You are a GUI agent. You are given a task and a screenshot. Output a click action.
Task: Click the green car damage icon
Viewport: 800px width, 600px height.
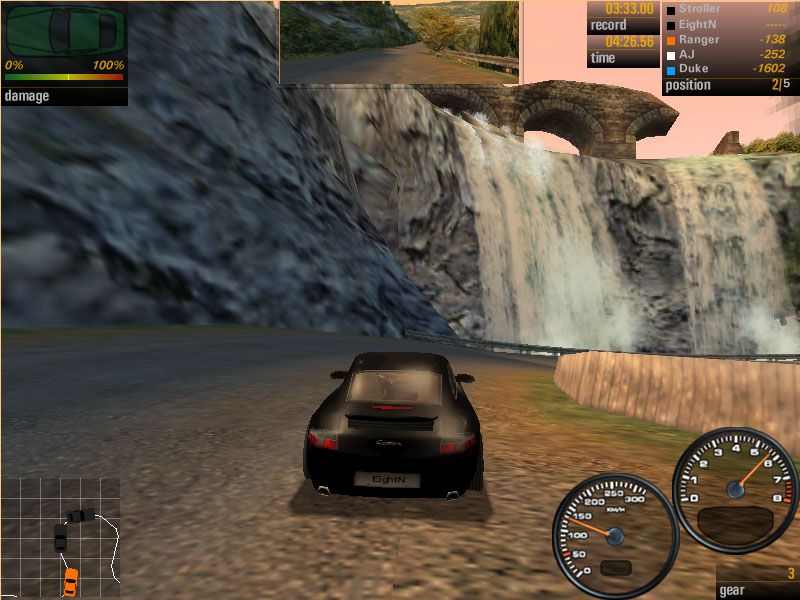point(64,33)
